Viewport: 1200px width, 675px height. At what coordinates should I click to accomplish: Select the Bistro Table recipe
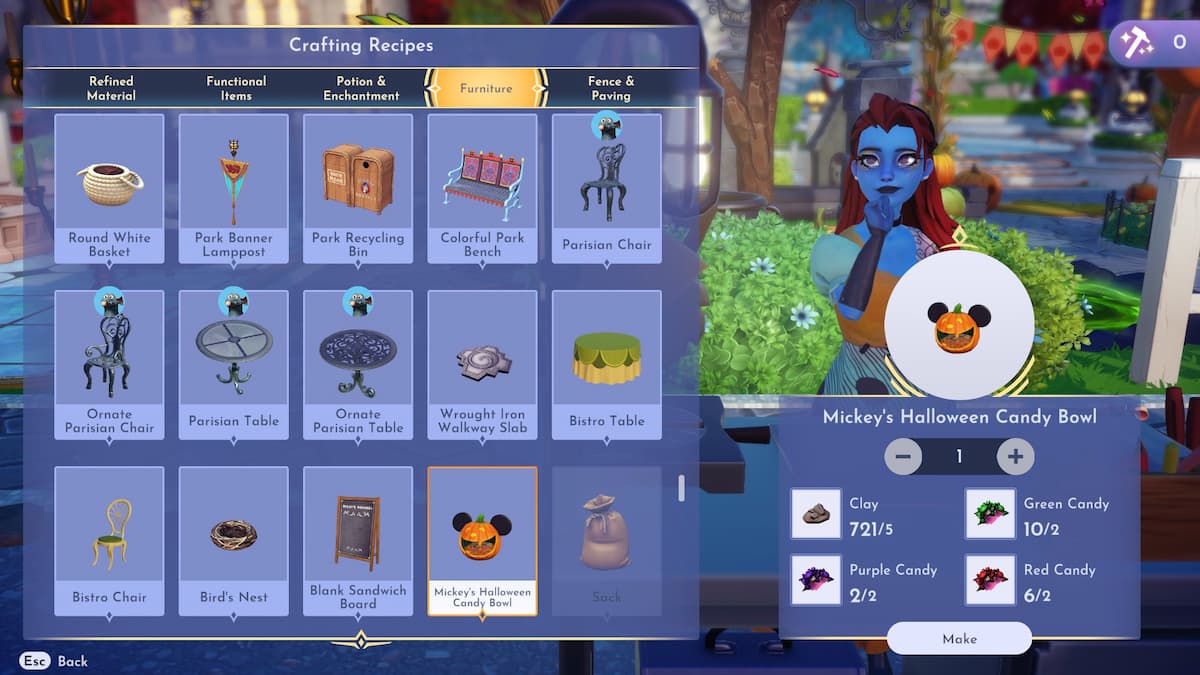coord(607,364)
